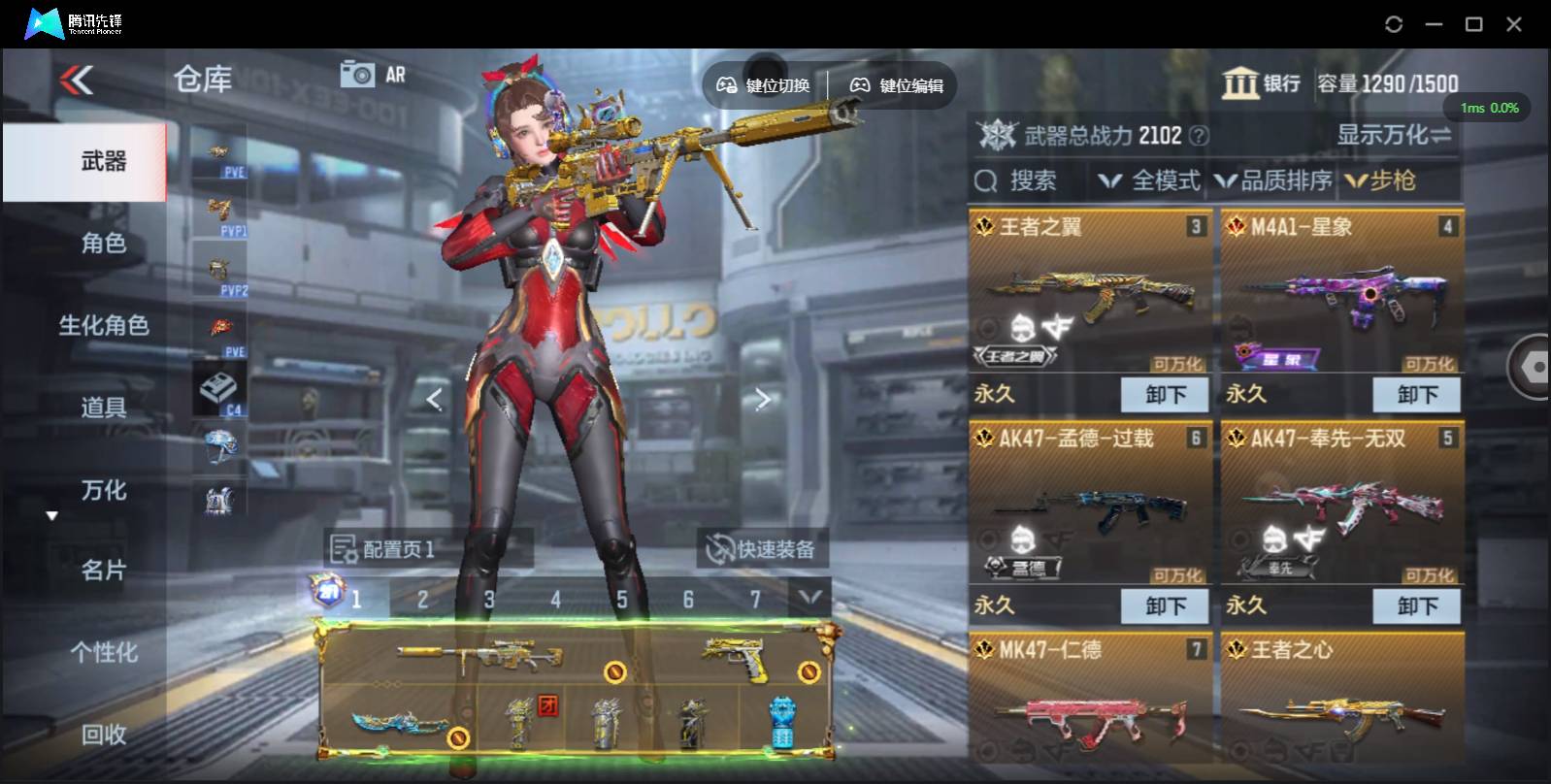The height and width of the screenshot is (784, 1551).
Task: Go back using the double-arrow button
Action: tap(77, 80)
